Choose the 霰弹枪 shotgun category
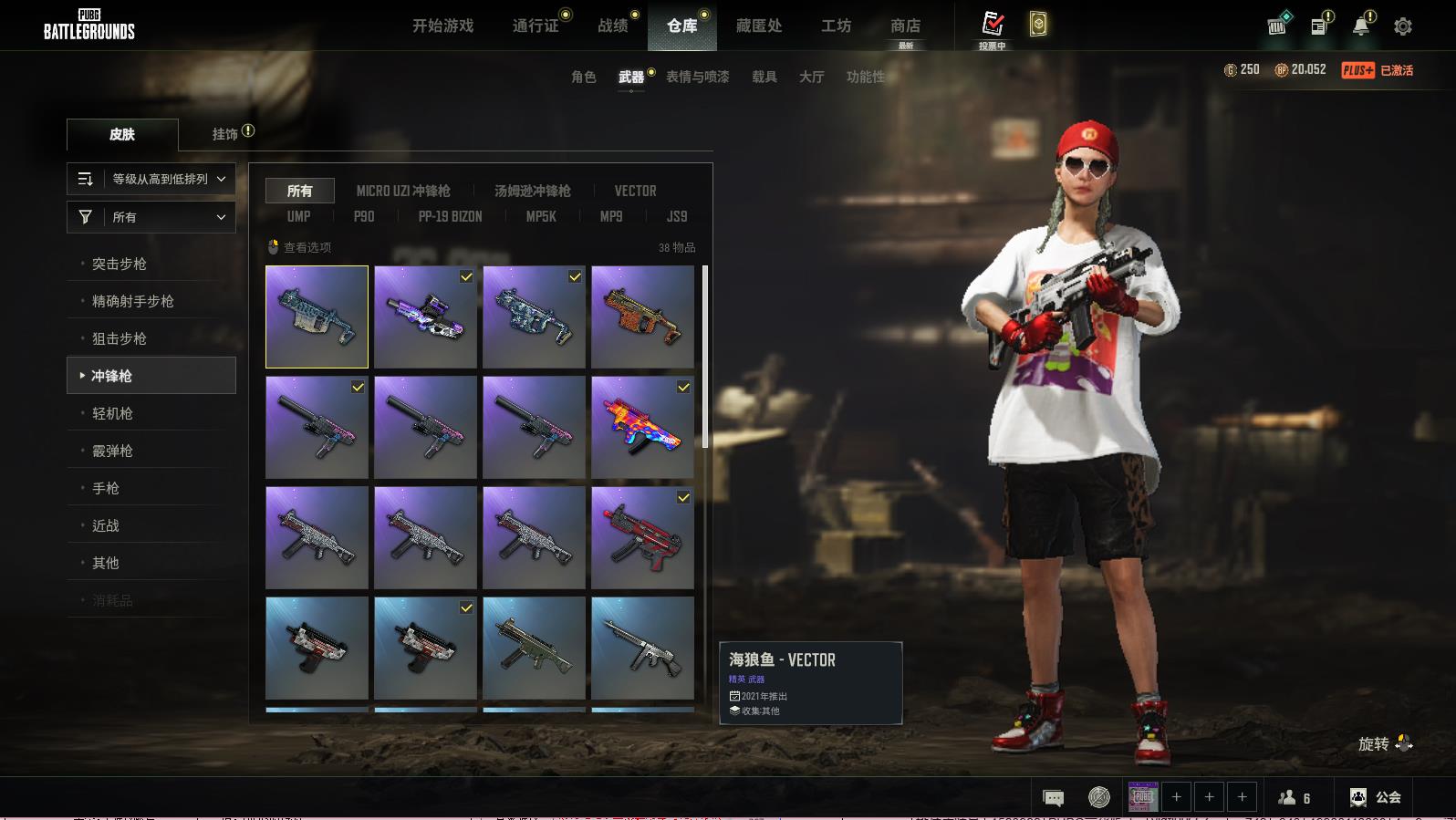Screen dimensions: 1456x820 coord(112,451)
